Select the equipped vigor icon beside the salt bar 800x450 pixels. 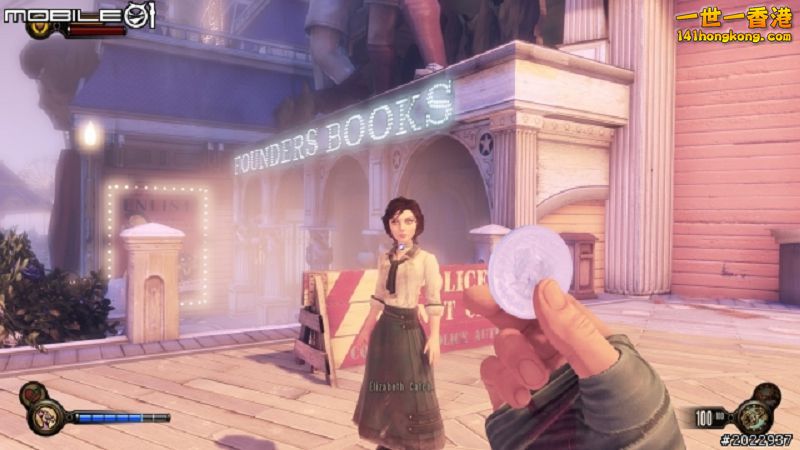pos(47,417)
